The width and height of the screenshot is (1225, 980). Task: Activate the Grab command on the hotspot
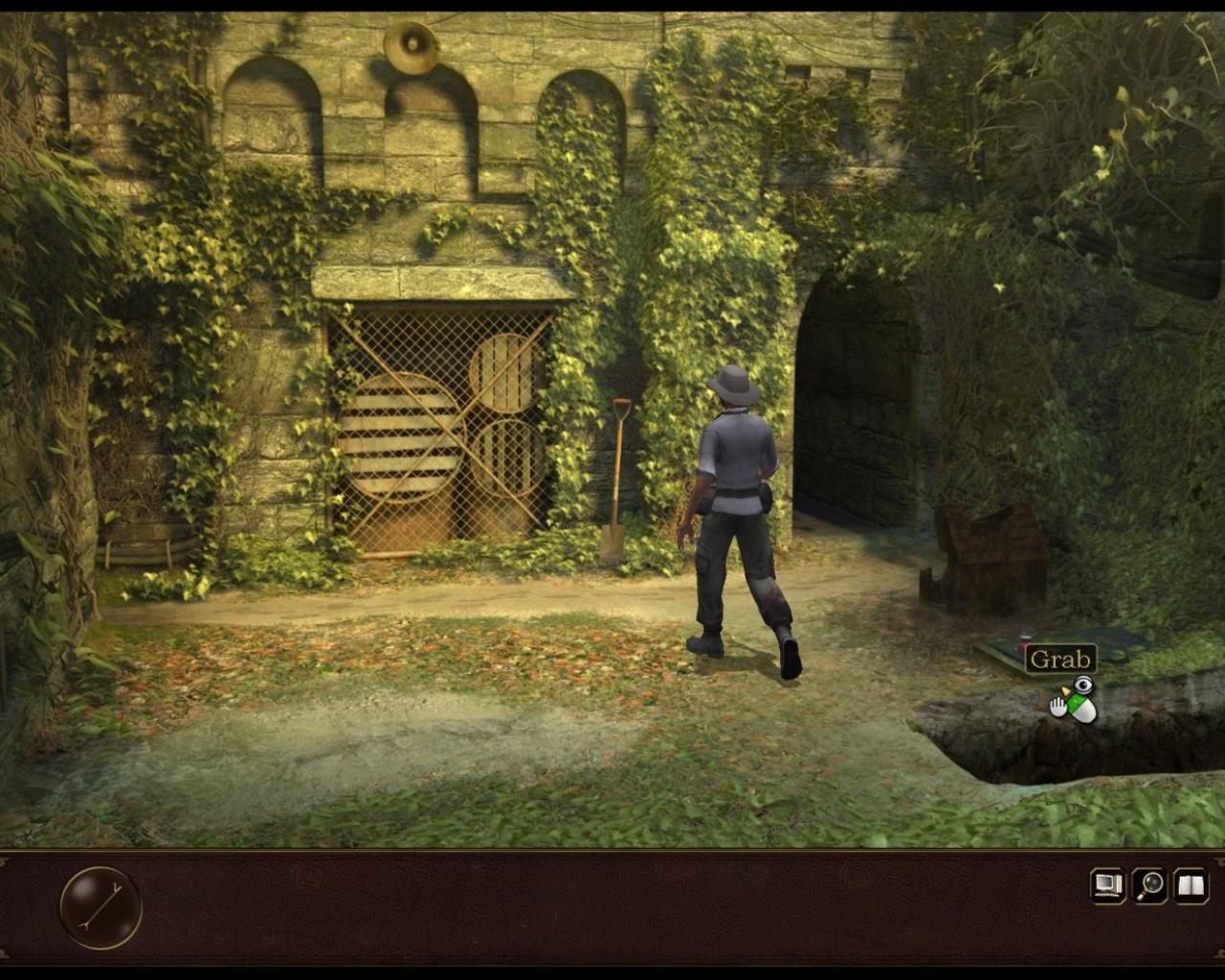(1060, 658)
